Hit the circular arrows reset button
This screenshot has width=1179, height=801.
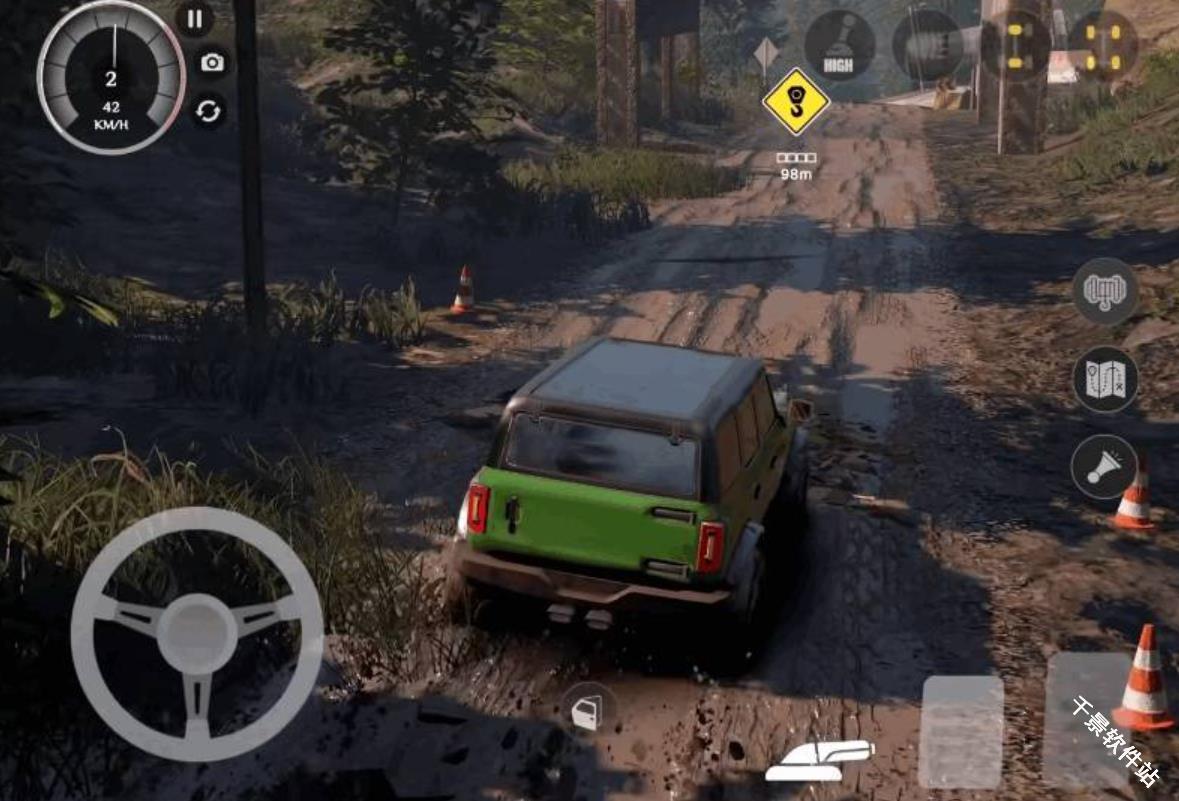(209, 111)
